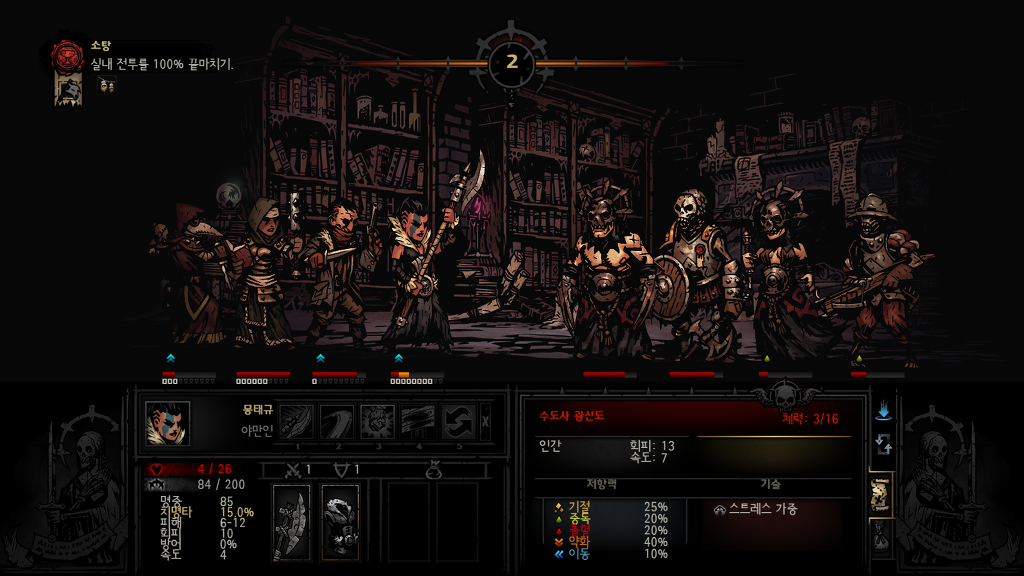Select the fourth combat skill icon
The height and width of the screenshot is (576, 1024).
pos(417,422)
